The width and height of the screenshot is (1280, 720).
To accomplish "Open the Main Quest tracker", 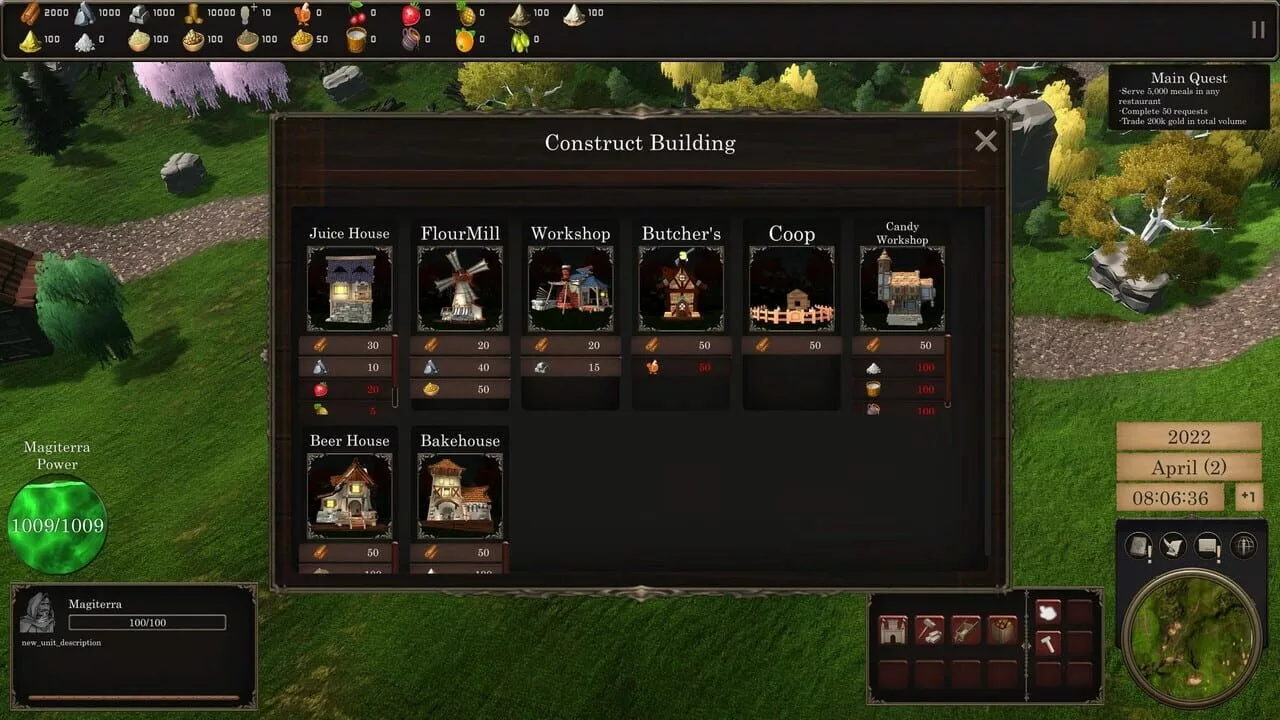I will click(1189, 99).
